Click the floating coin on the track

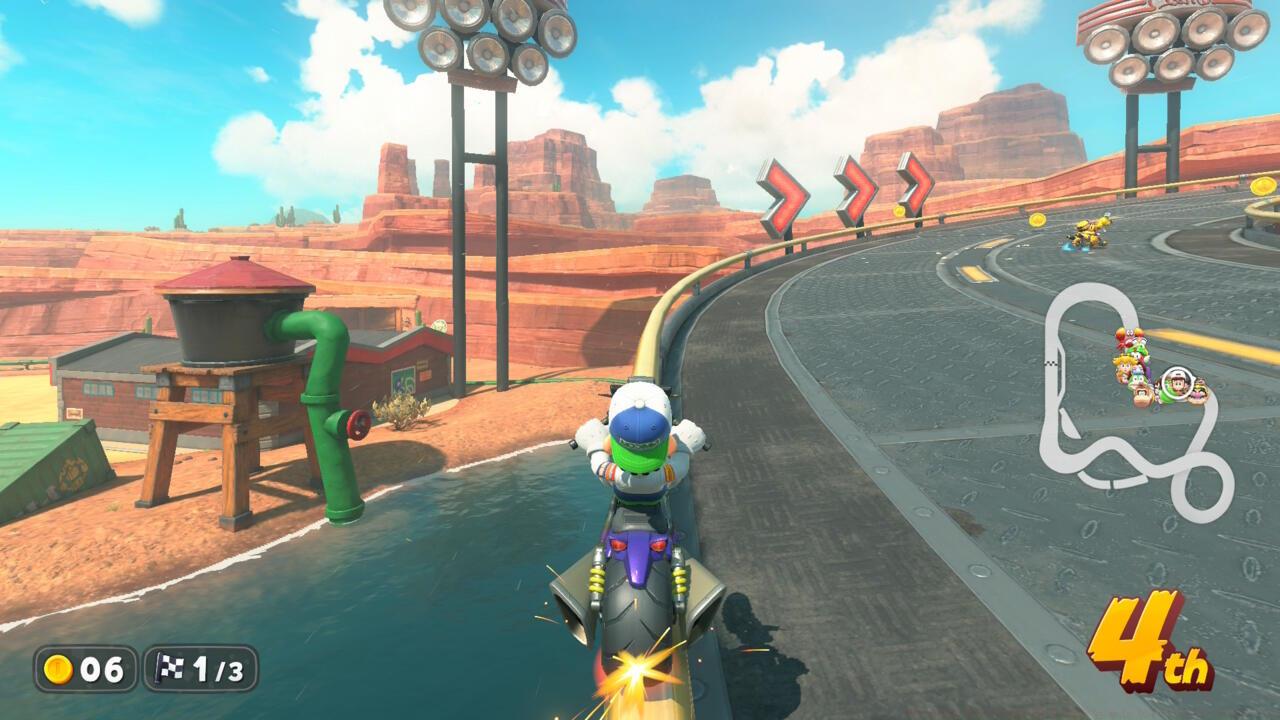pos(1037,218)
